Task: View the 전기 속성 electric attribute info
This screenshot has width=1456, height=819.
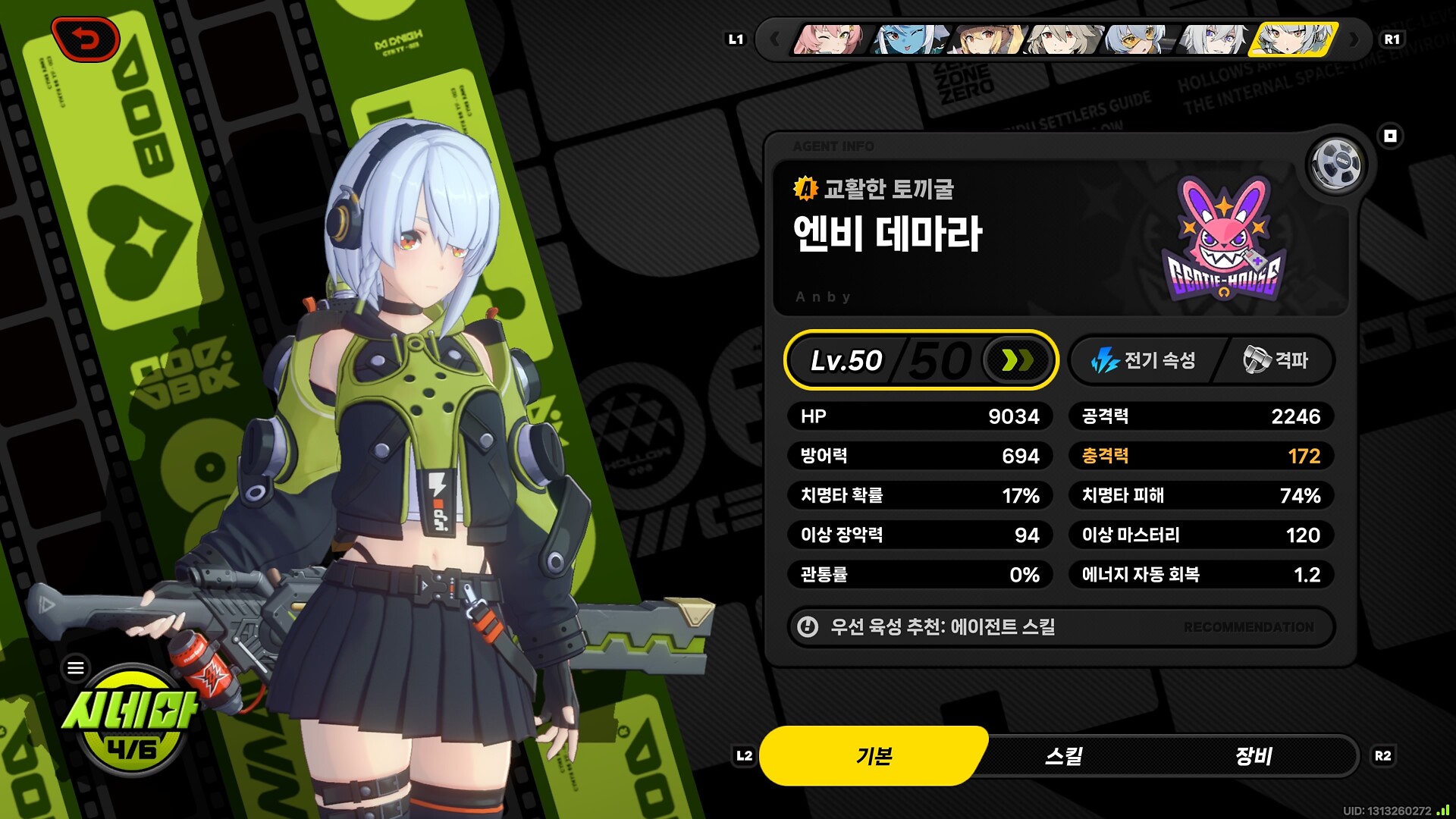Action: (x=1145, y=360)
